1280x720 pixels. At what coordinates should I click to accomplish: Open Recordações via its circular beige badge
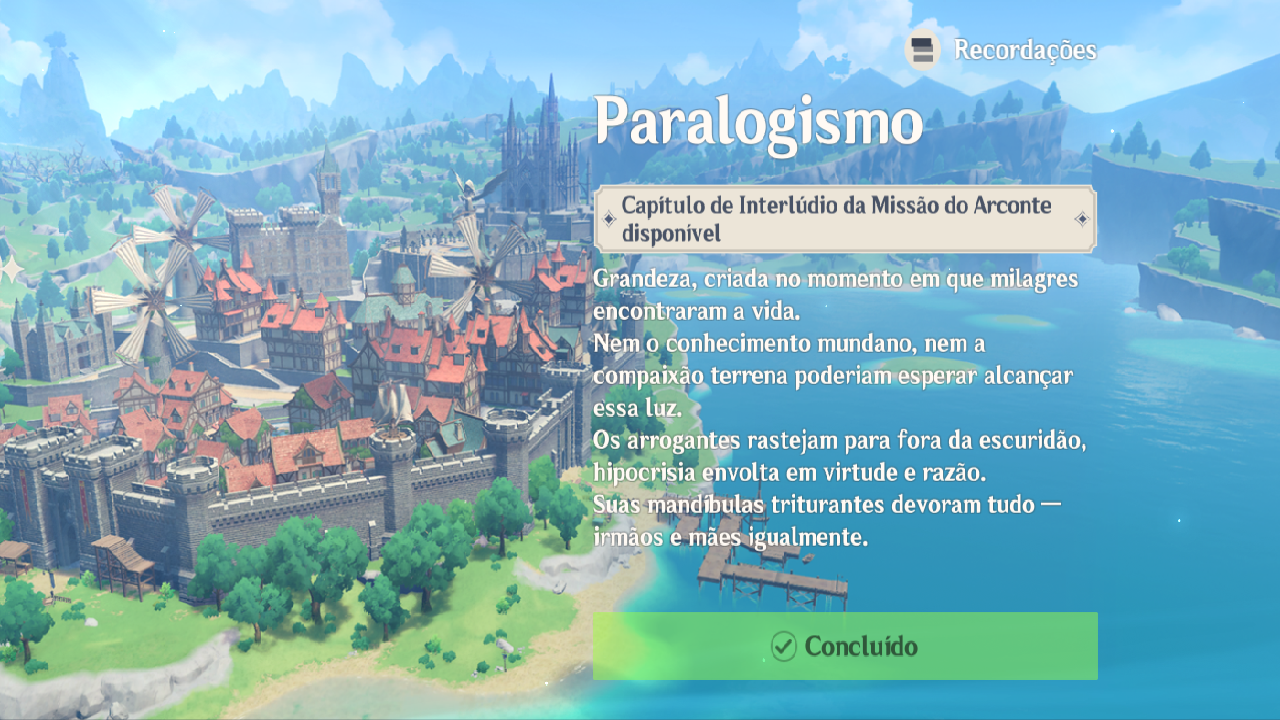coord(921,46)
